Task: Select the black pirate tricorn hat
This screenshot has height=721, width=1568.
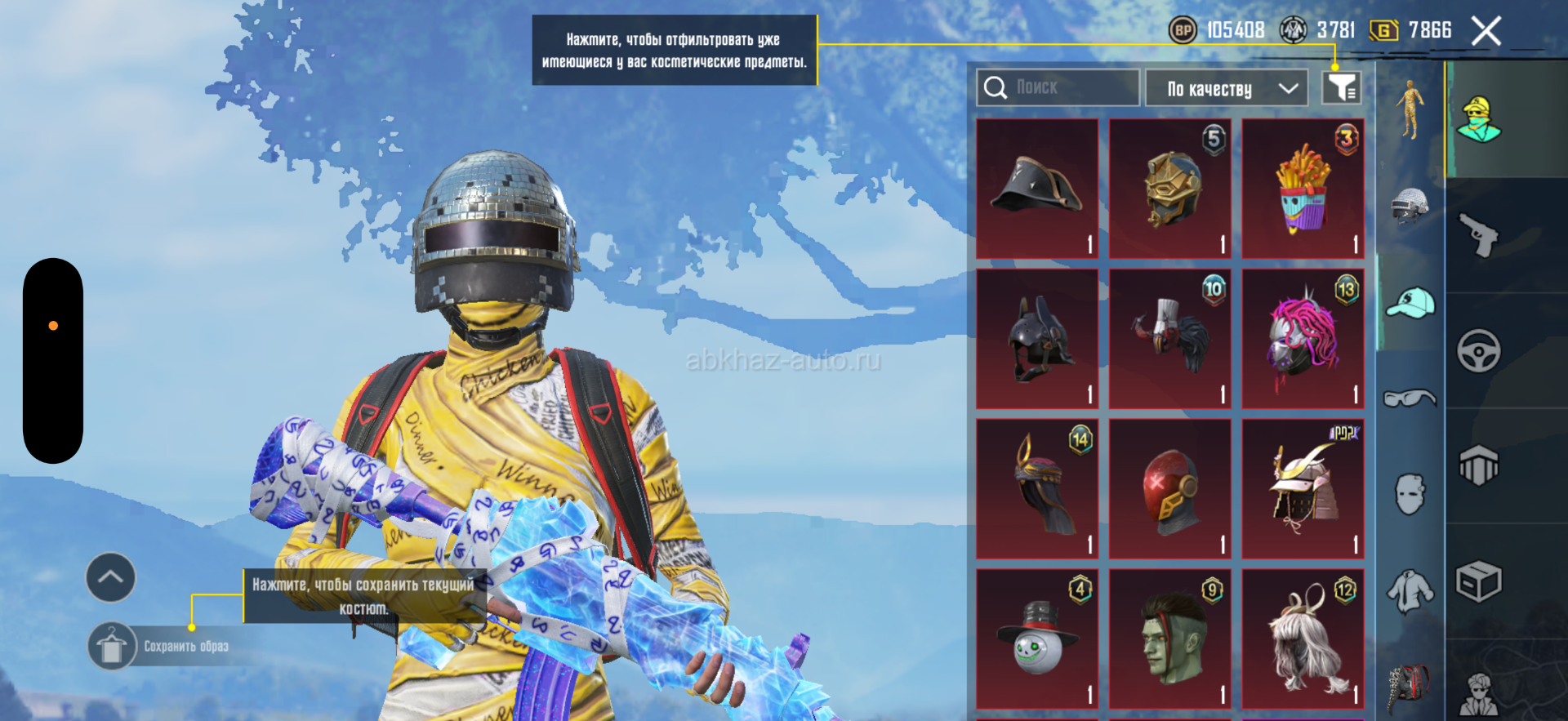Action: (1037, 189)
